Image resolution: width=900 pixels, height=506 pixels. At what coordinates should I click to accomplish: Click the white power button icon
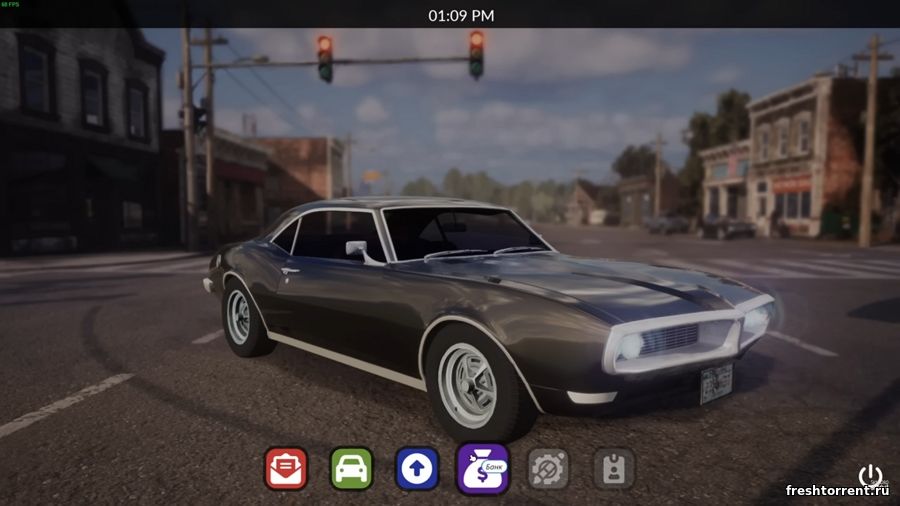(x=870, y=475)
